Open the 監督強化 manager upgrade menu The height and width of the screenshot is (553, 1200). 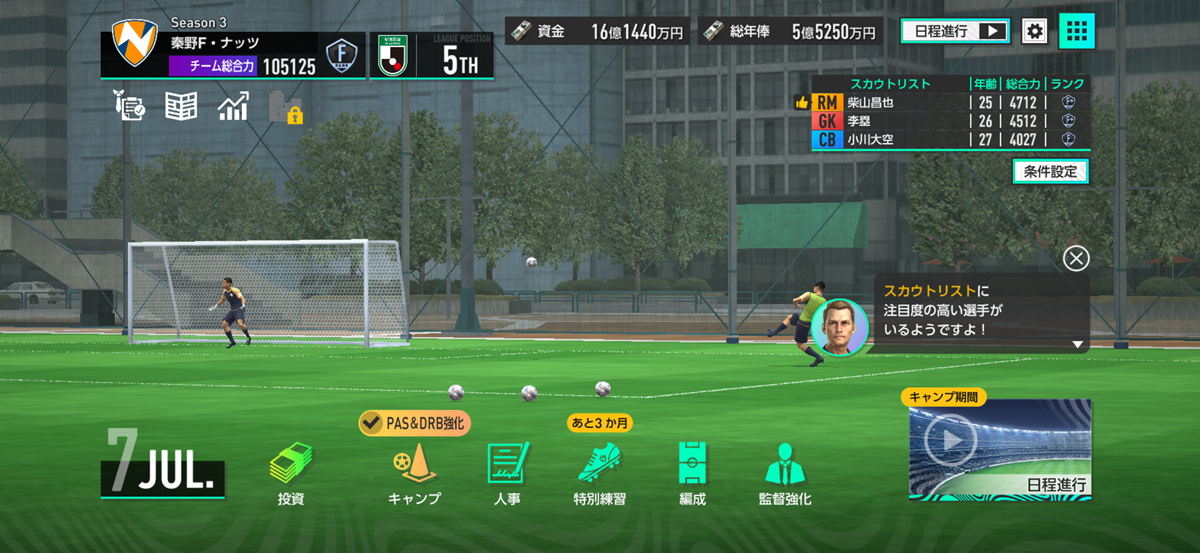coord(785,472)
